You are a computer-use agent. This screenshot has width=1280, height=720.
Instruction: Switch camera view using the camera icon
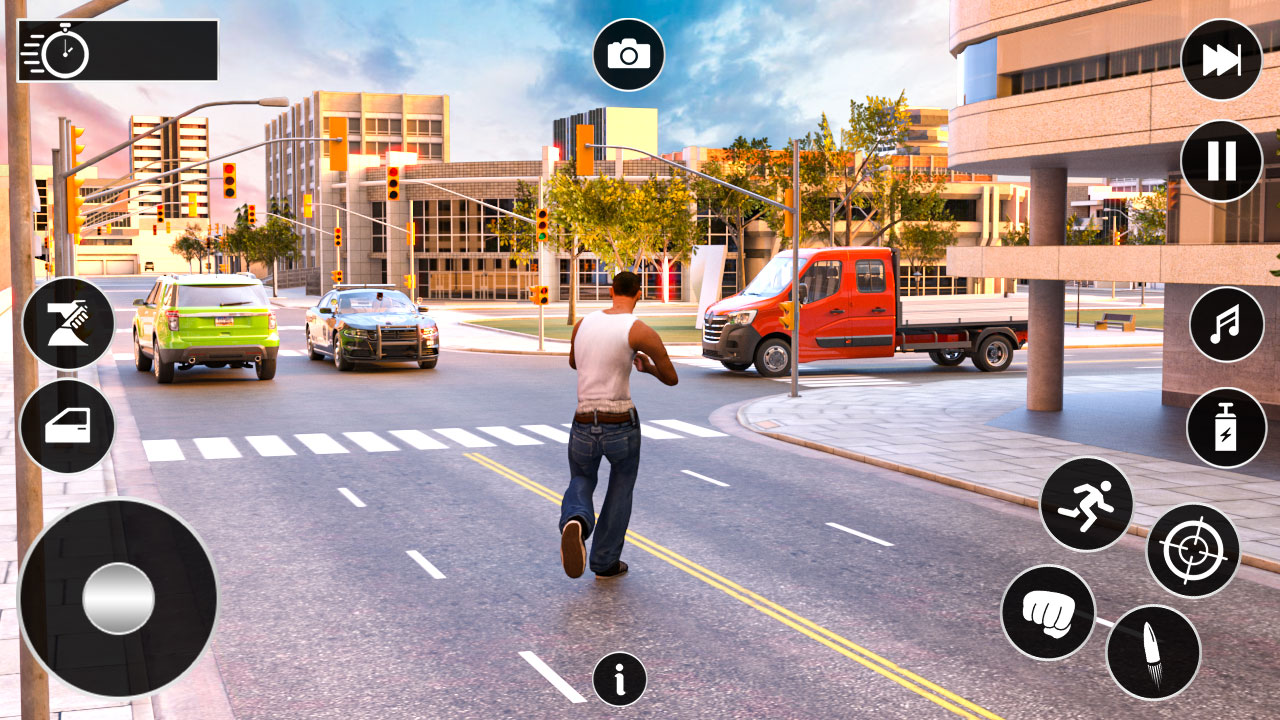[627, 53]
